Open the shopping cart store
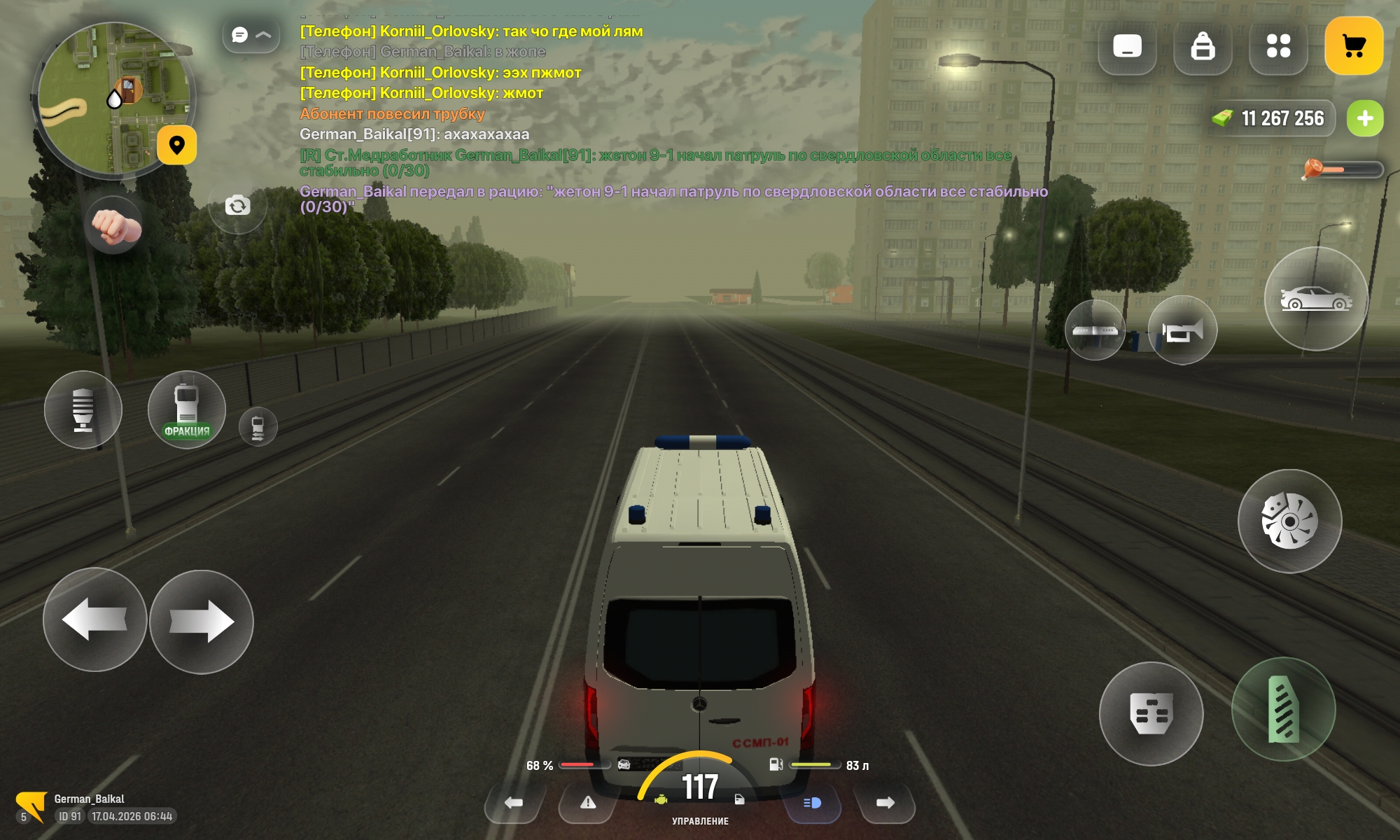The height and width of the screenshot is (840, 1400). pyautogui.click(x=1353, y=46)
